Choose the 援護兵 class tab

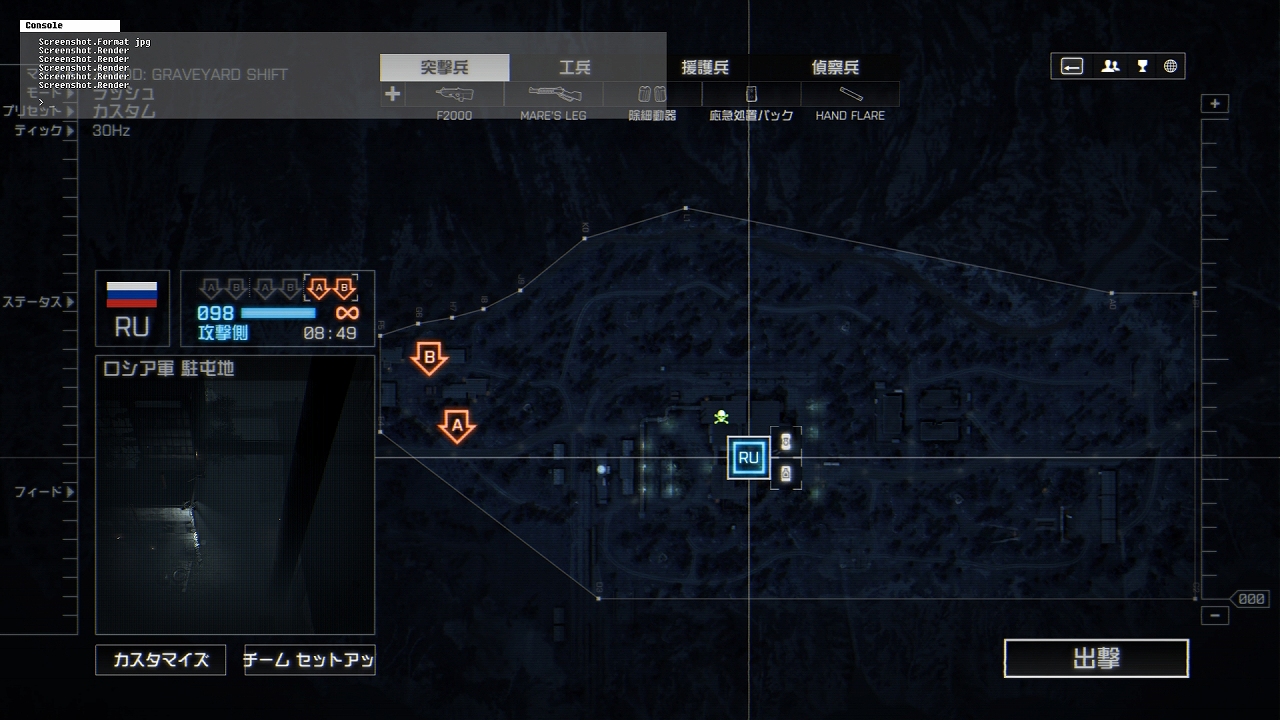point(705,68)
